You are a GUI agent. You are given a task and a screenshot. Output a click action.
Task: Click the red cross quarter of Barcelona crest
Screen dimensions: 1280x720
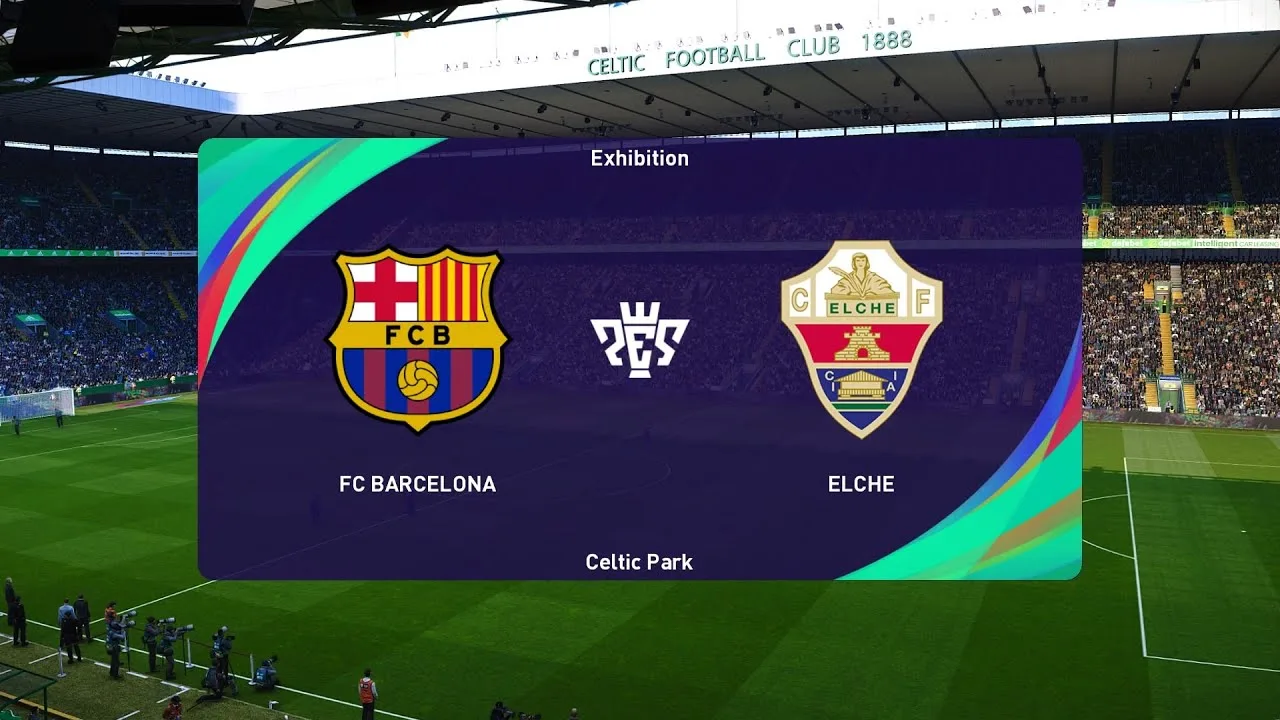coord(385,290)
